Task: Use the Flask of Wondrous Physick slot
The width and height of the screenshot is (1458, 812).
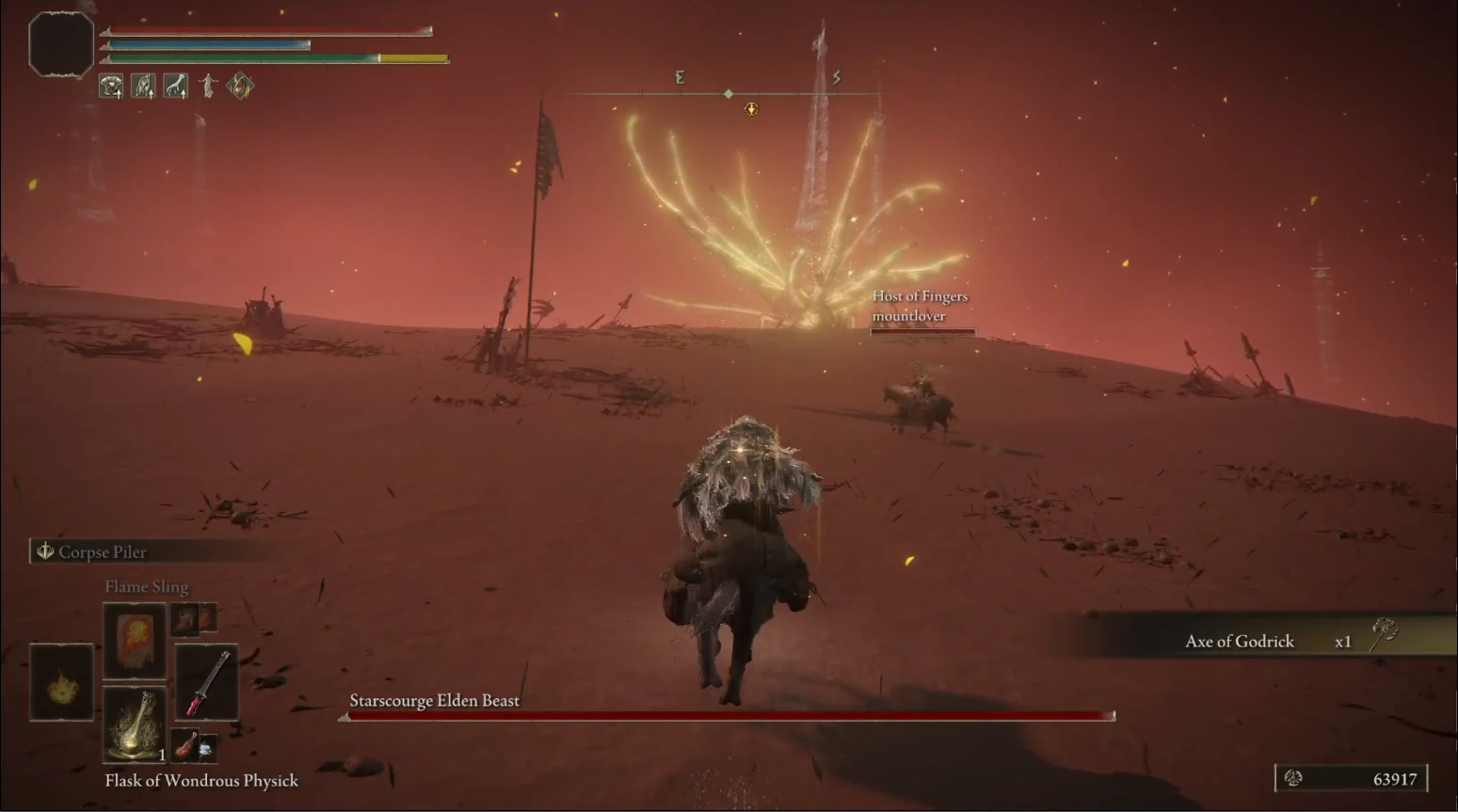Action: 135,724
